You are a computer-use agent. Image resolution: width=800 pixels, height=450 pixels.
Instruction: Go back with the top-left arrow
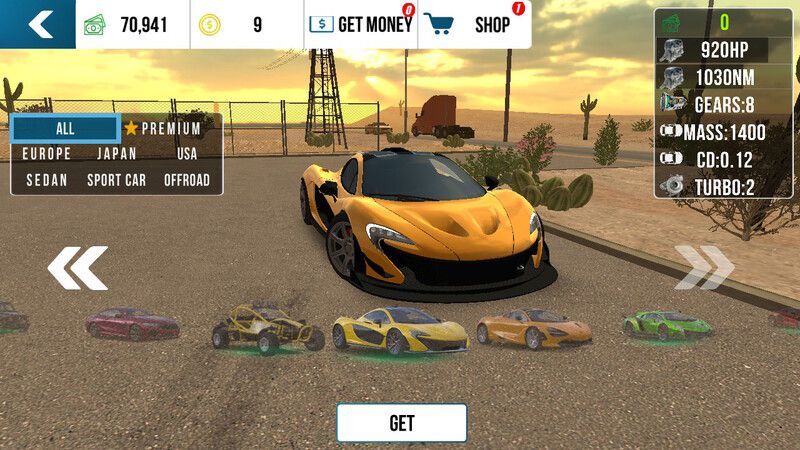click(38, 24)
